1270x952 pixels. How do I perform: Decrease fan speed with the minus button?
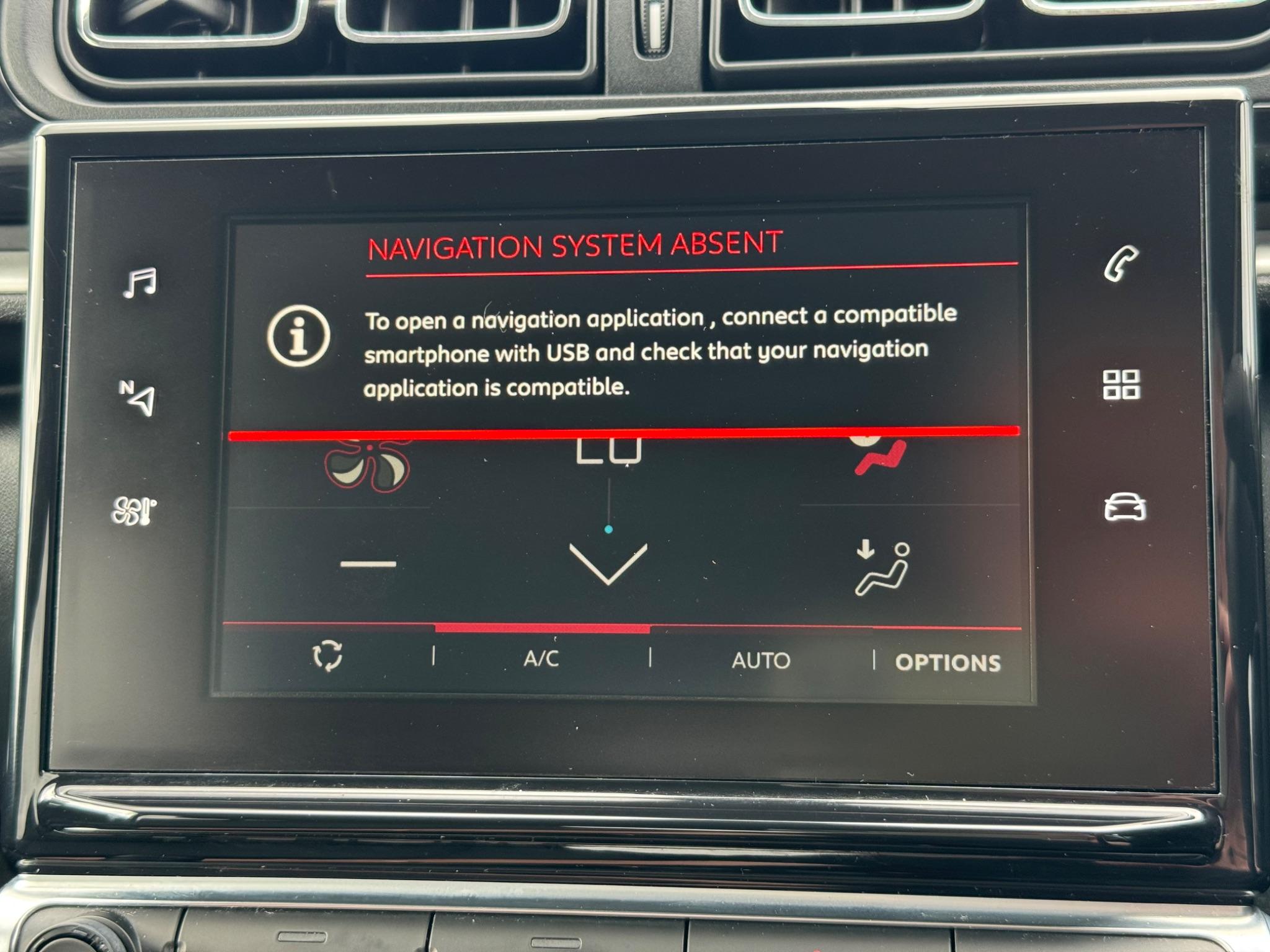[x=368, y=563]
